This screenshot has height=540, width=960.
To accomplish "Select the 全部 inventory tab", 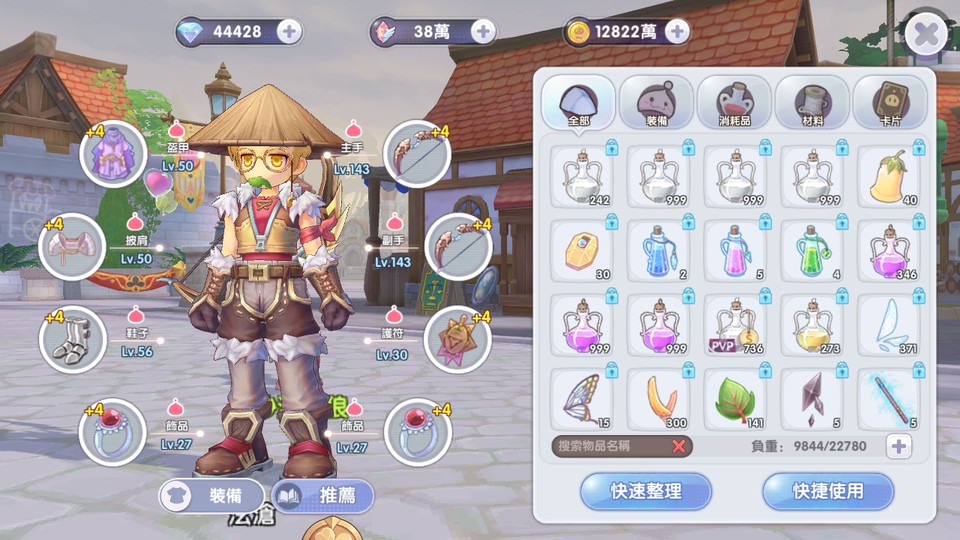I will coord(578,102).
